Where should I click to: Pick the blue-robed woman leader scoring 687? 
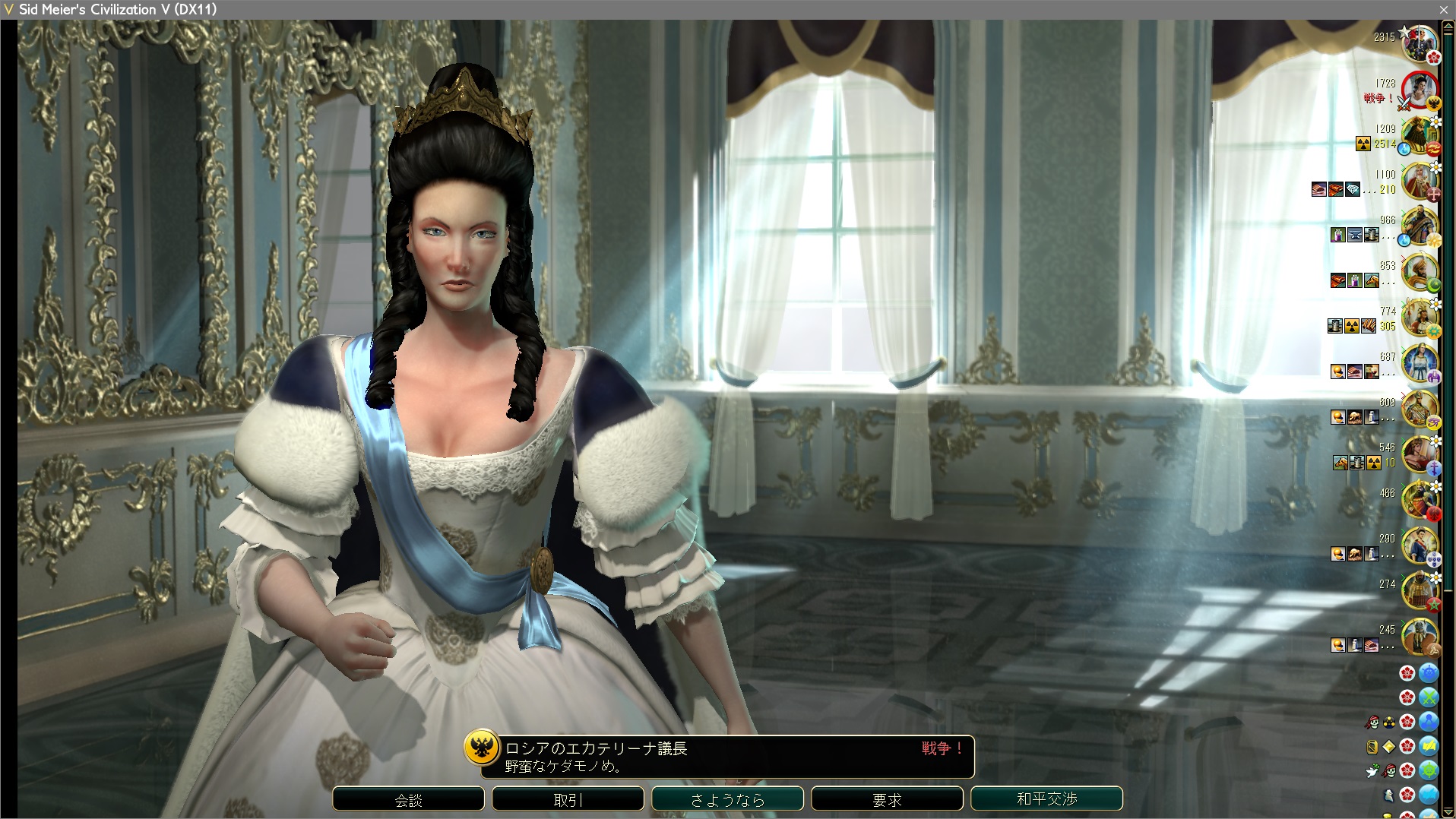click(x=1418, y=363)
